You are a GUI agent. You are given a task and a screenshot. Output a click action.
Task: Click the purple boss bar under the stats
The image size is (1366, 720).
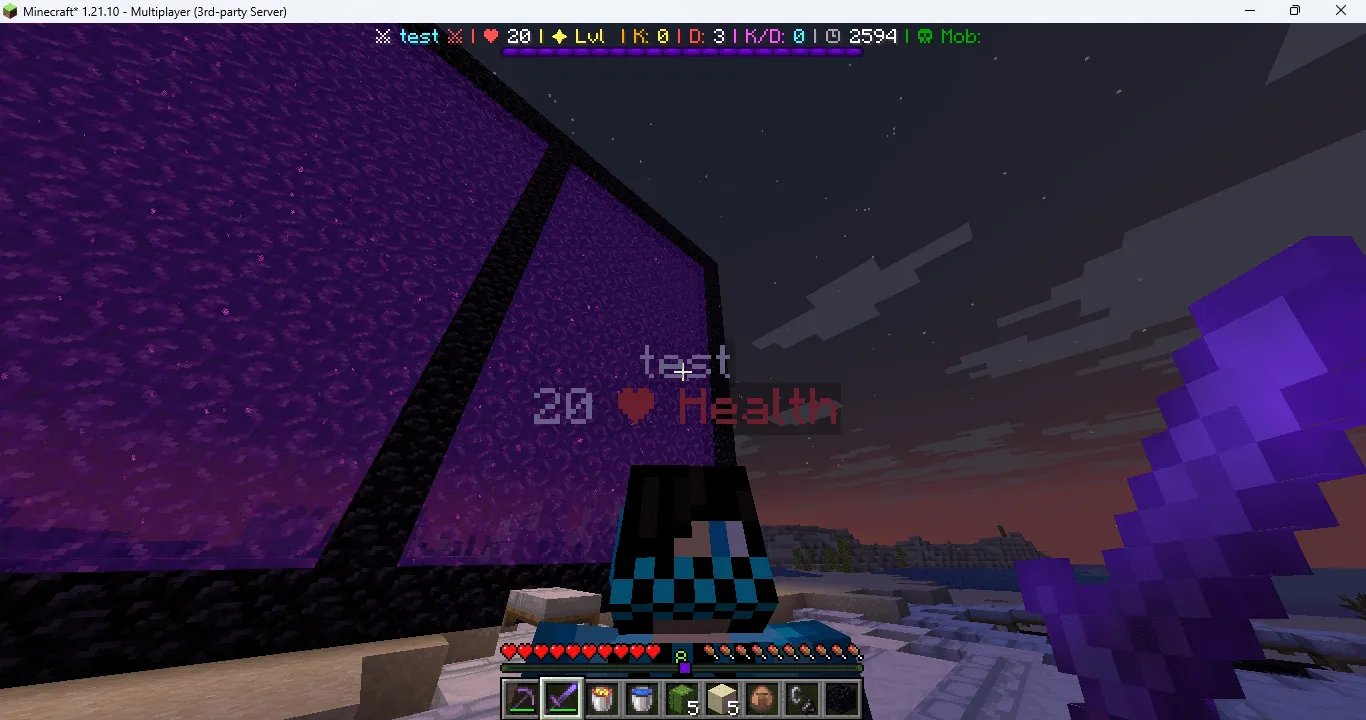pos(680,51)
